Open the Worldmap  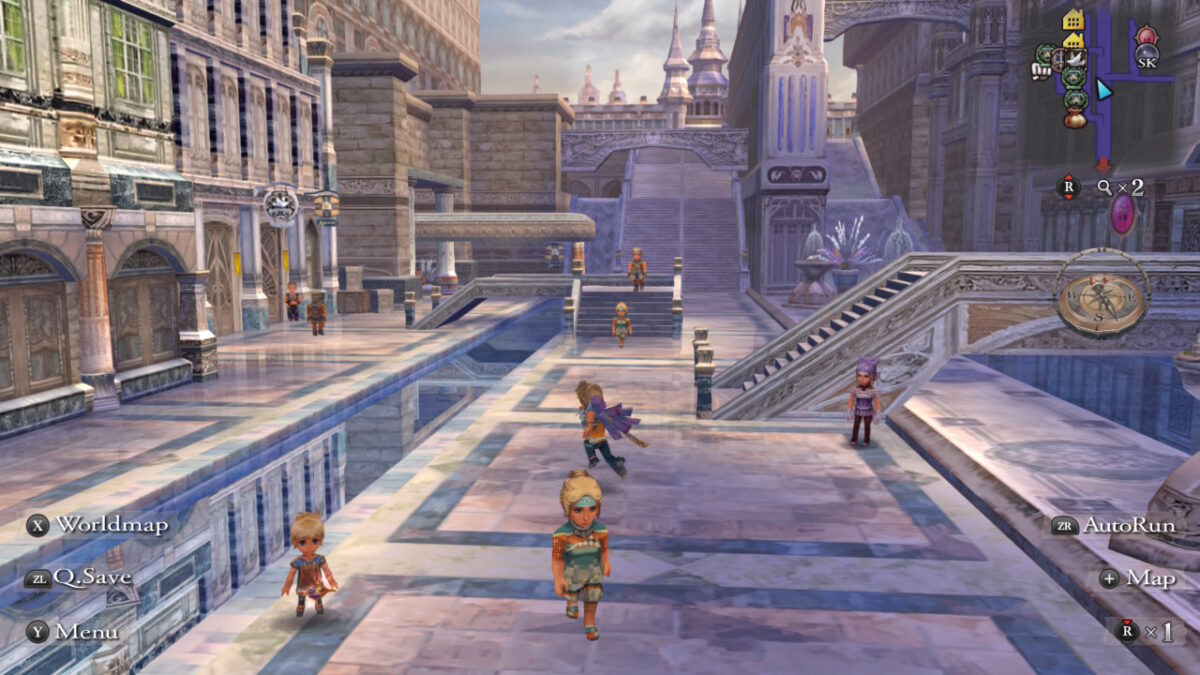[98, 524]
